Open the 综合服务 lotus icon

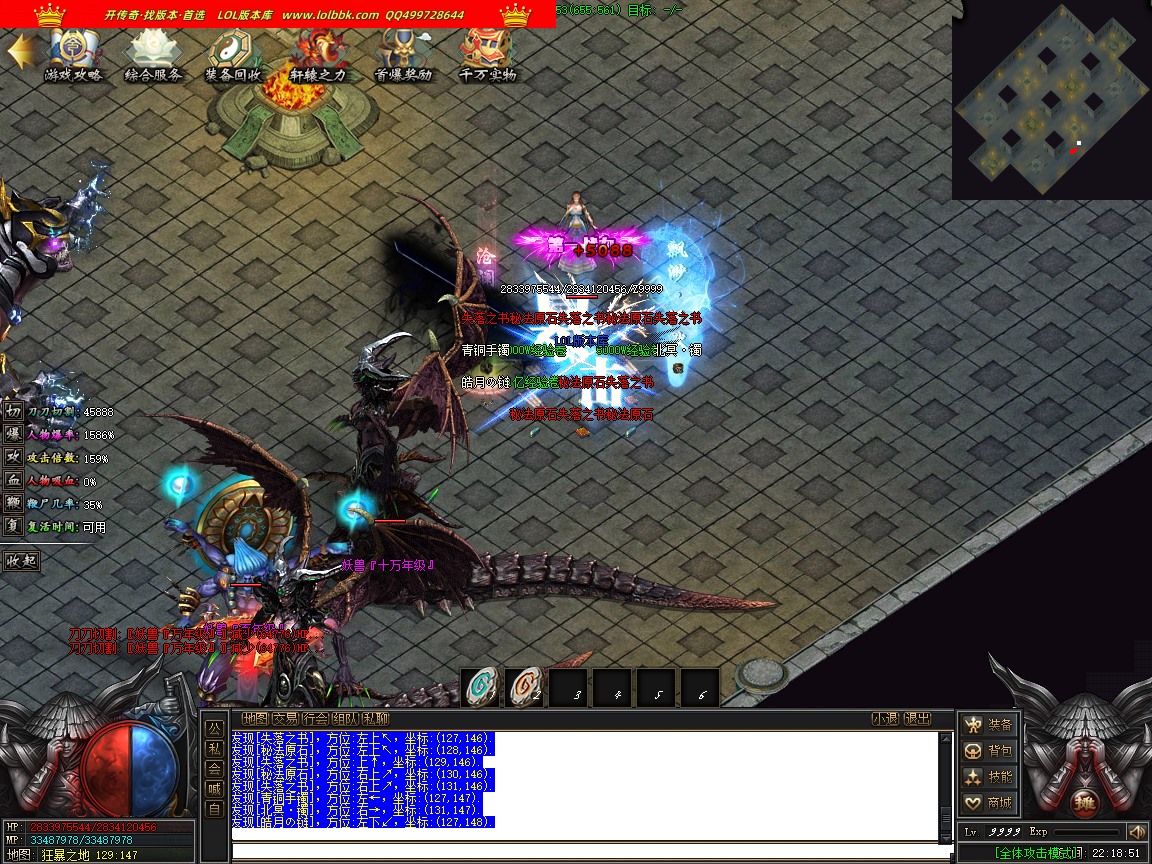pos(153,54)
